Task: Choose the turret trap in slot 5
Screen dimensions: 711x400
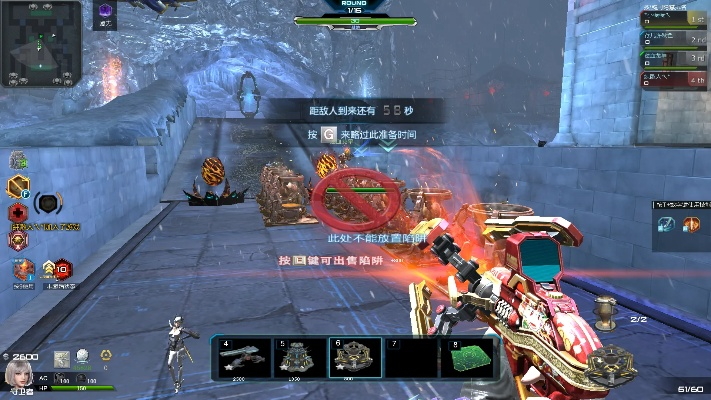Action: pos(299,358)
